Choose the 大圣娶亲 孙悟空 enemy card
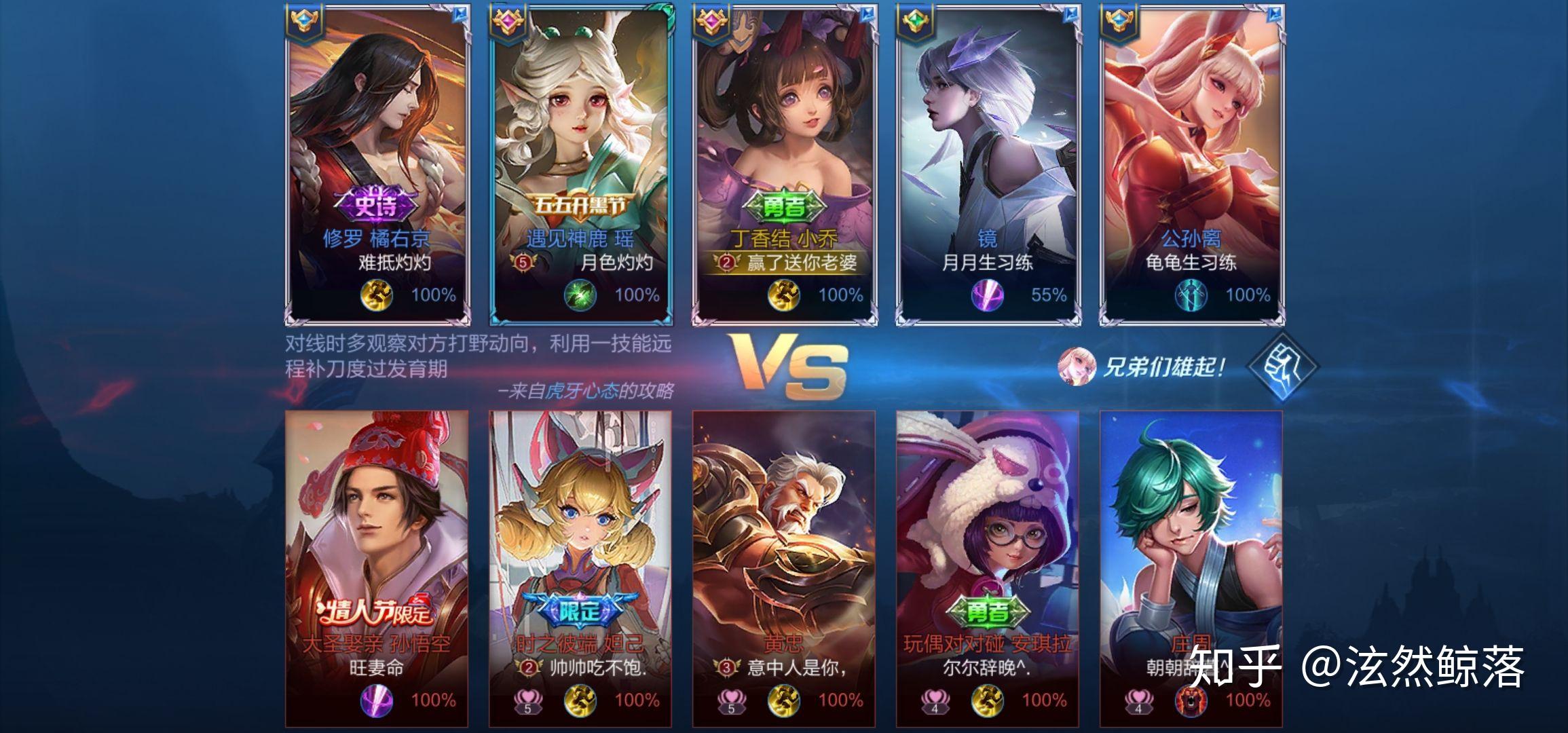Image resolution: width=1568 pixels, height=733 pixels. click(377, 569)
